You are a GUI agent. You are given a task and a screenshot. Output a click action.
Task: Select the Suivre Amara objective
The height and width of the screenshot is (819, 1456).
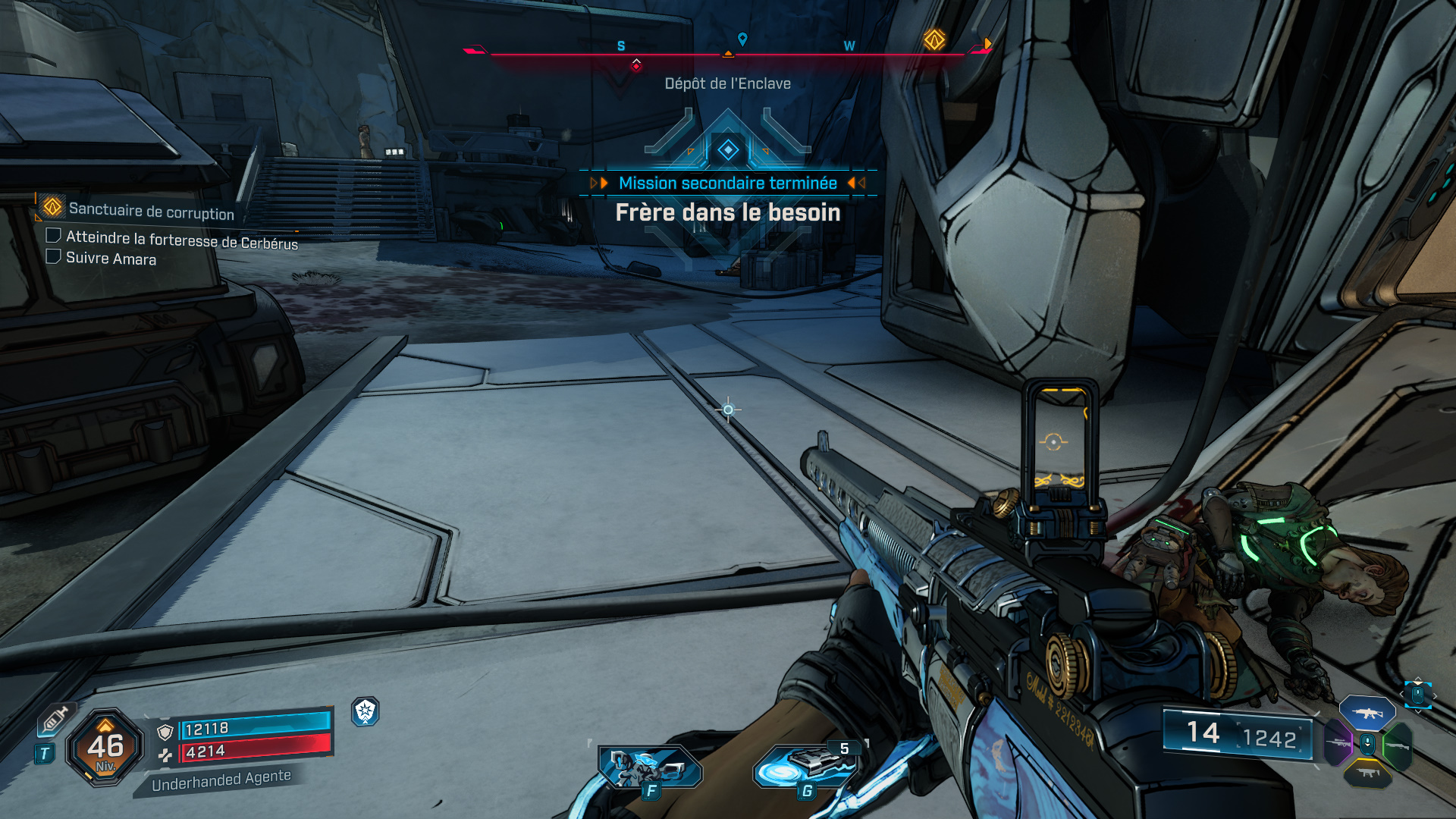tap(111, 259)
